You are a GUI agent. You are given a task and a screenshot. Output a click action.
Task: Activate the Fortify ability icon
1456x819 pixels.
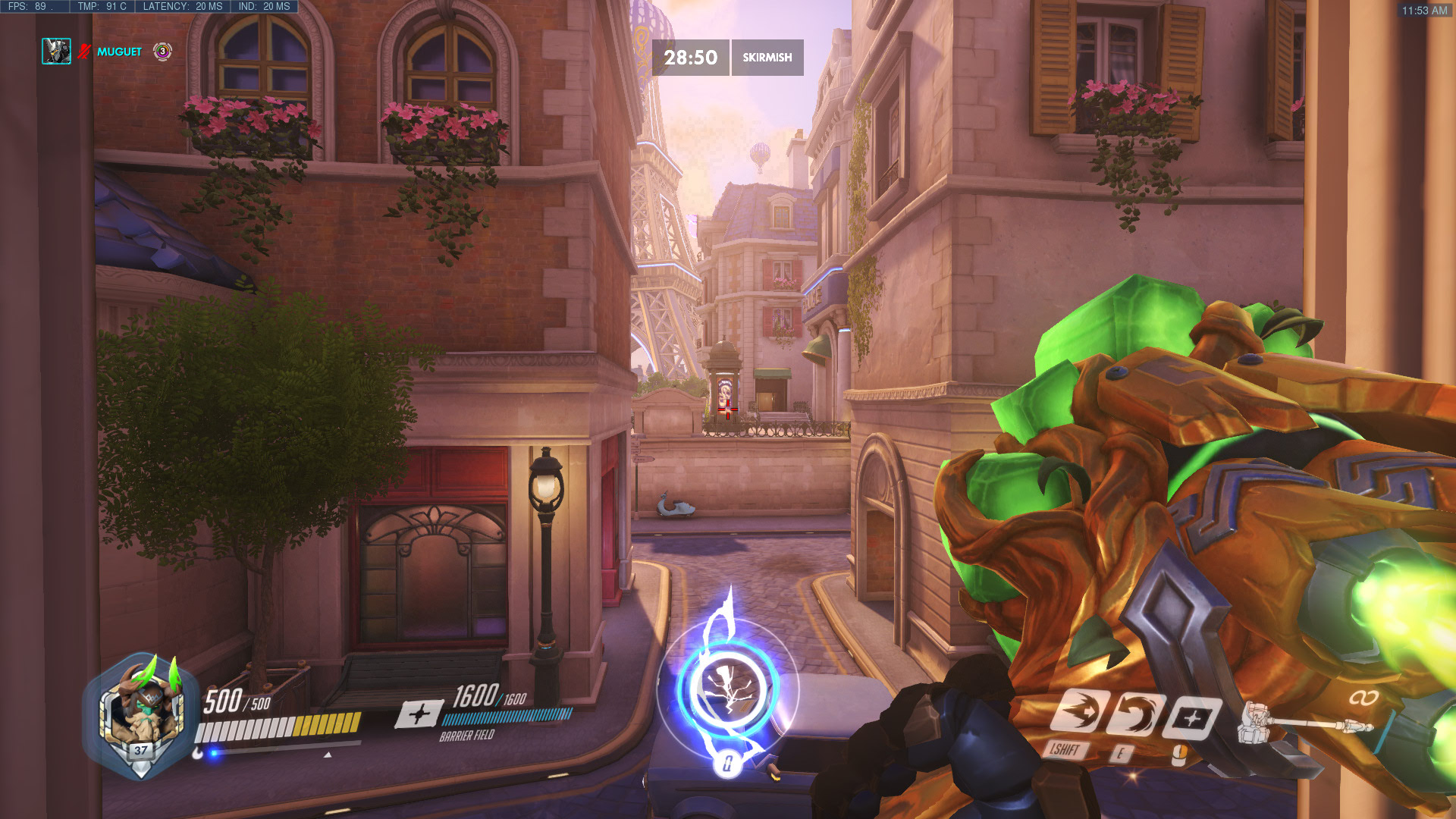pos(1080,711)
